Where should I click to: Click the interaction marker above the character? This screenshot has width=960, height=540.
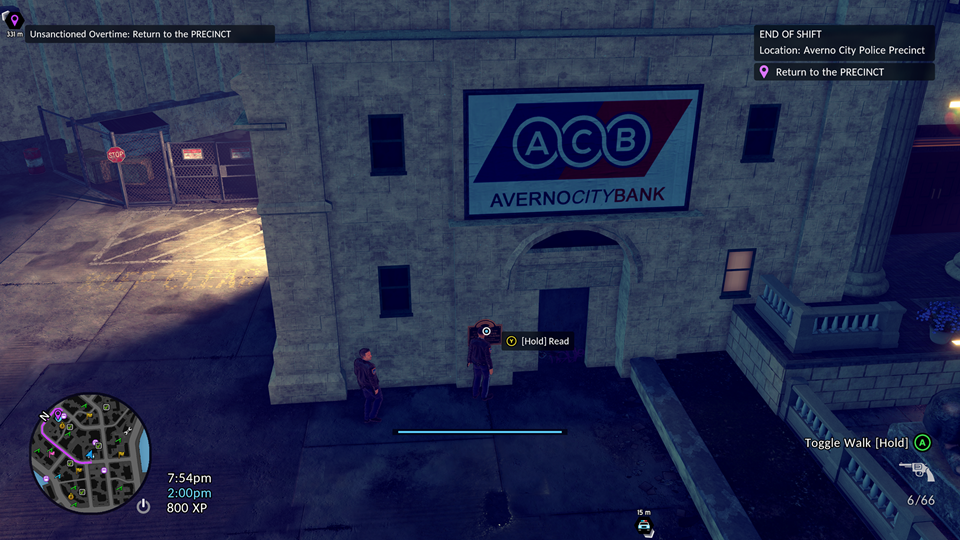(x=487, y=331)
